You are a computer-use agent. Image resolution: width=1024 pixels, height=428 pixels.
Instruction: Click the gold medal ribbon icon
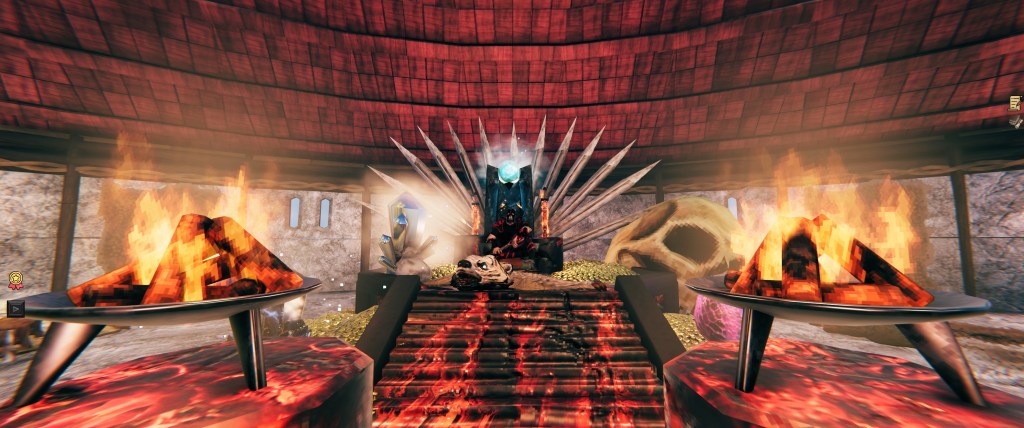(16, 280)
